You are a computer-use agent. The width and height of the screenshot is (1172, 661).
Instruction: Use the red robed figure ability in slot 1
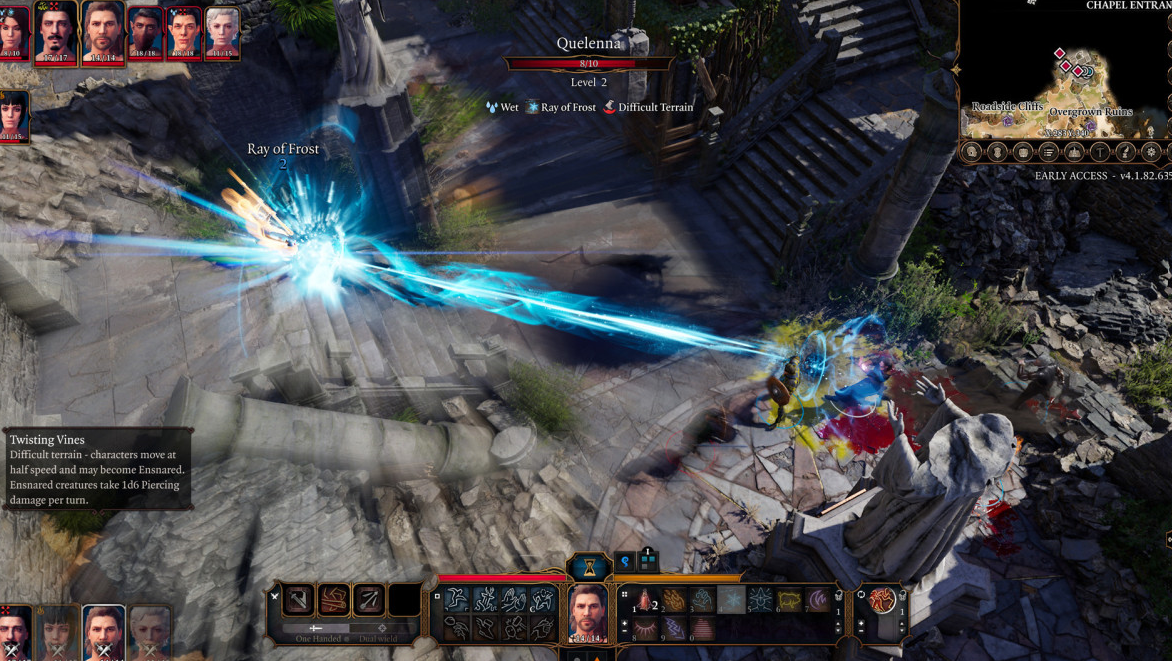tap(646, 600)
